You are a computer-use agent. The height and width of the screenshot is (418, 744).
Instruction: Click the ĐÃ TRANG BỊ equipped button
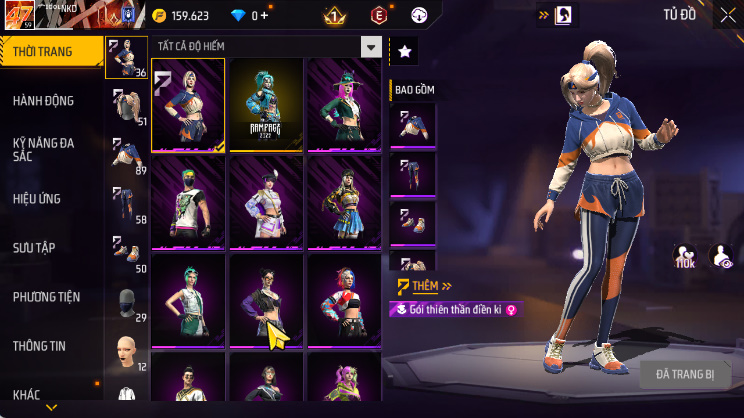click(x=685, y=374)
